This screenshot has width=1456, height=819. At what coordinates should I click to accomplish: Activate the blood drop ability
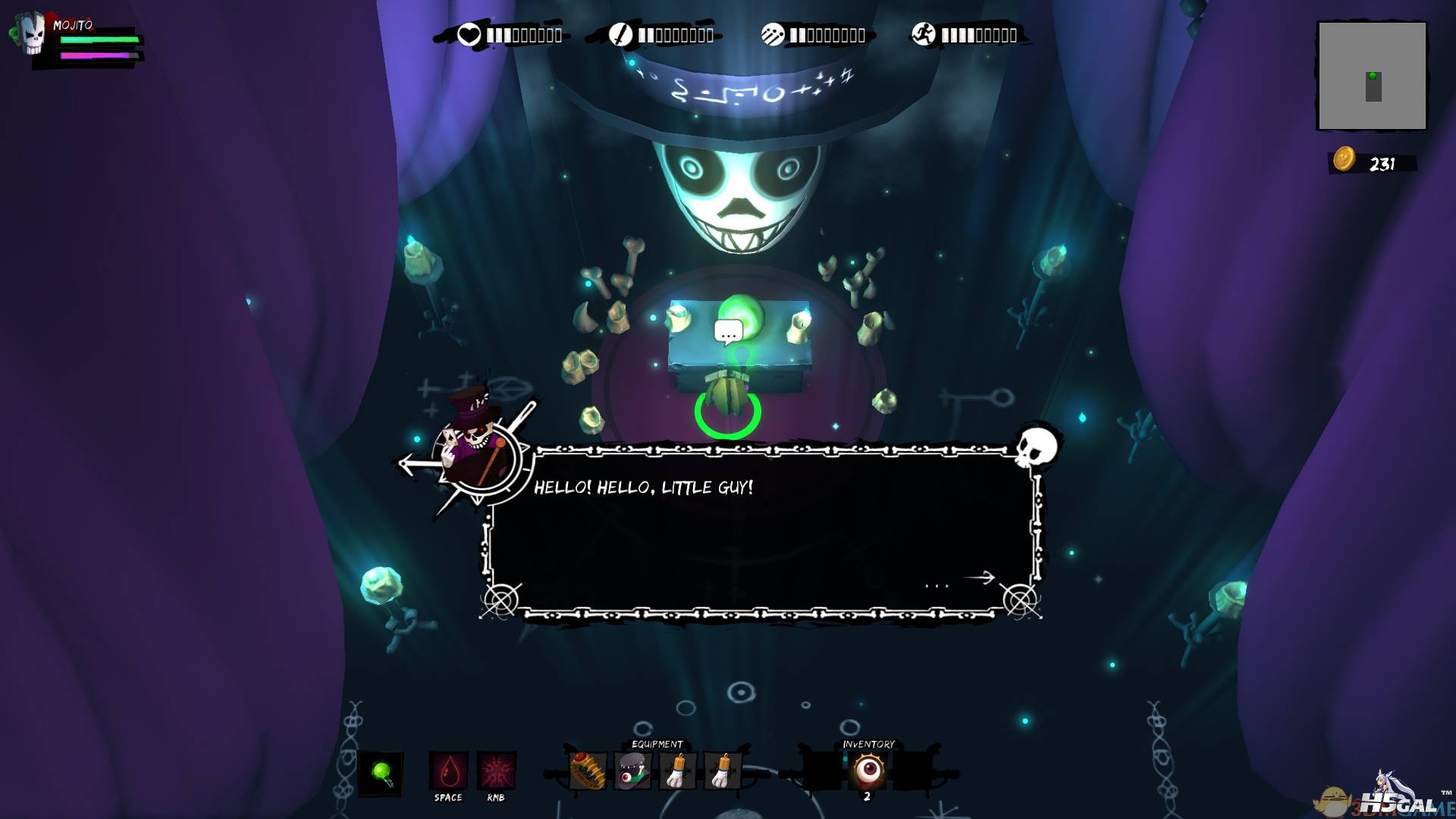pos(448,772)
